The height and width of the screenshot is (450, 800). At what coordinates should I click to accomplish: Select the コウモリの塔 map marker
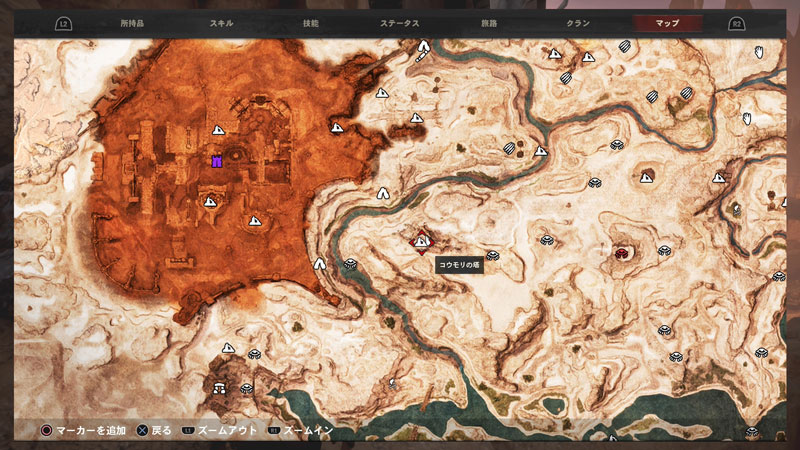coord(423,240)
